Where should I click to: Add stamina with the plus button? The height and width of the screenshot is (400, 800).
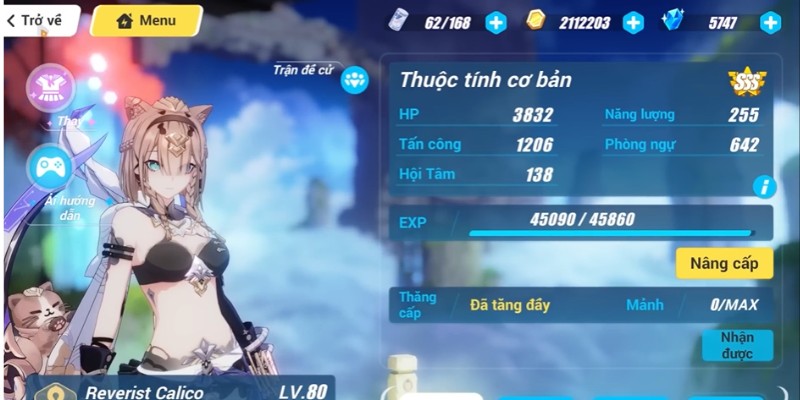pyautogui.click(x=496, y=22)
